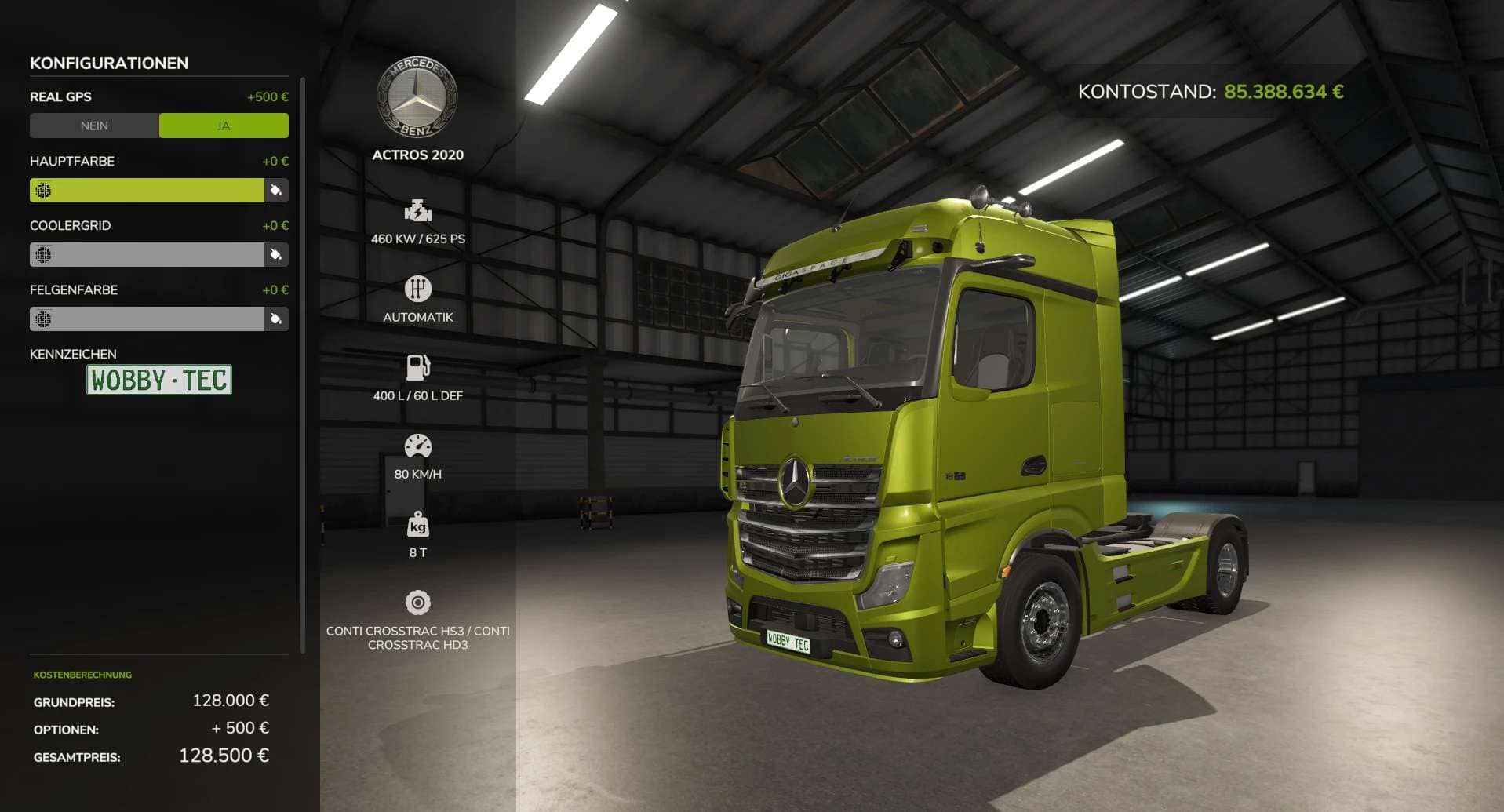Click the Felgenfarbe paint bucket icon
Screen dimensions: 1504x812
(x=276, y=319)
